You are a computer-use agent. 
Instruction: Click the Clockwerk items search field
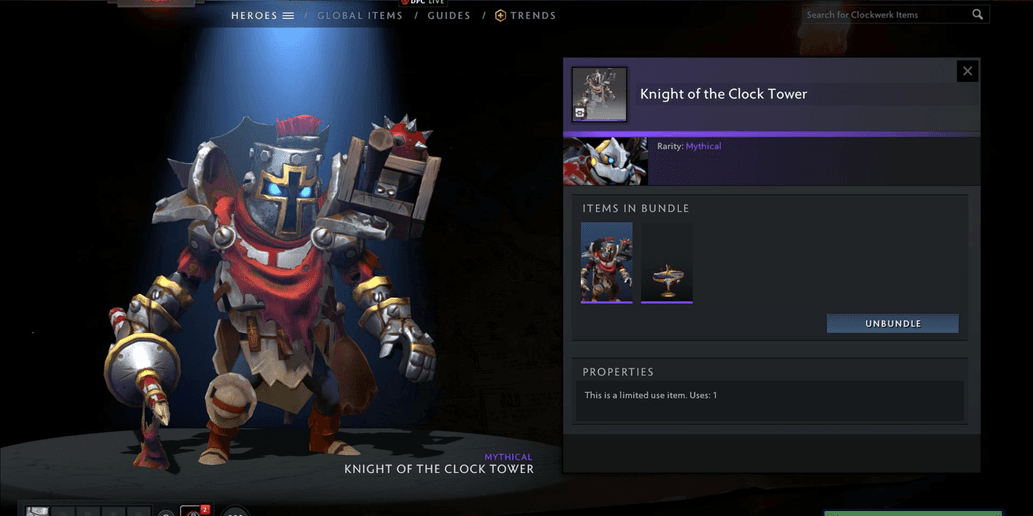[x=885, y=15]
